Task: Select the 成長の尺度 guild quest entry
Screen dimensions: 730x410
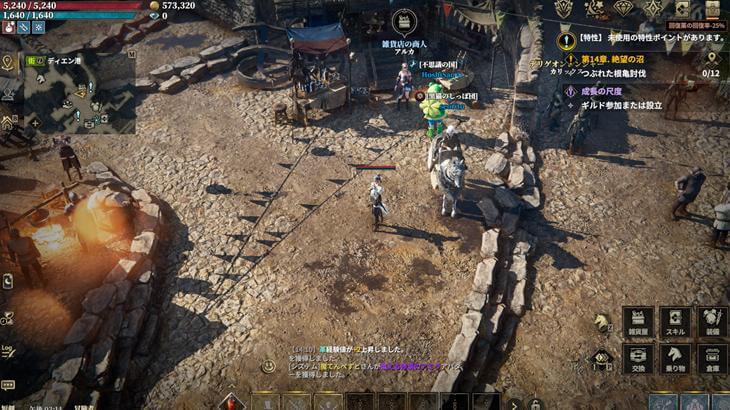Action: 608,90
